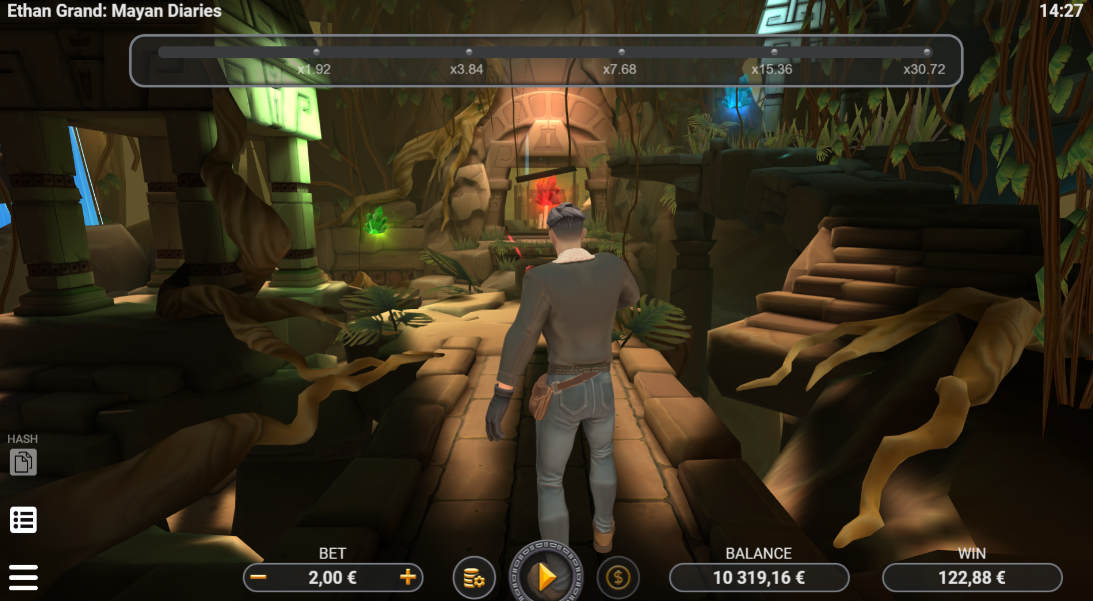Image resolution: width=1093 pixels, height=601 pixels.
Task: Copy the HASH using the document icon
Action: tap(23, 462)
